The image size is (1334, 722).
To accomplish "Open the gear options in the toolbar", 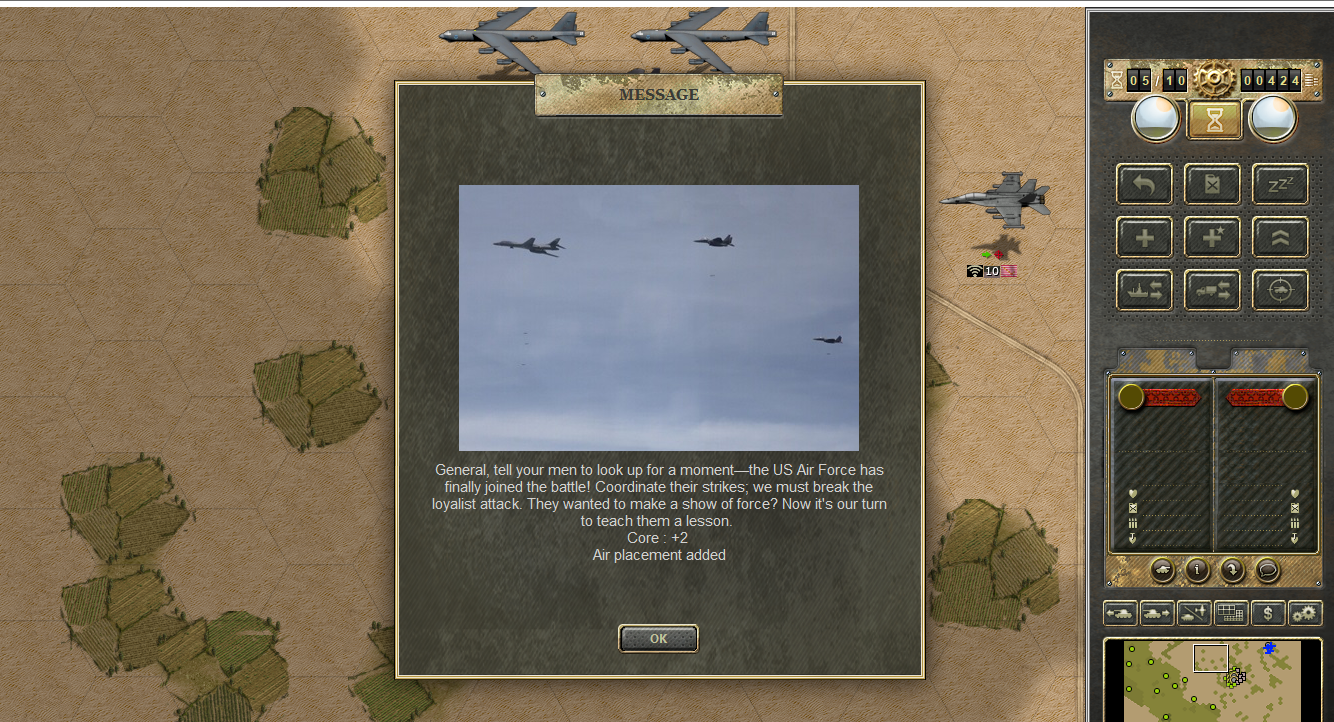I will coord(1305,614).
